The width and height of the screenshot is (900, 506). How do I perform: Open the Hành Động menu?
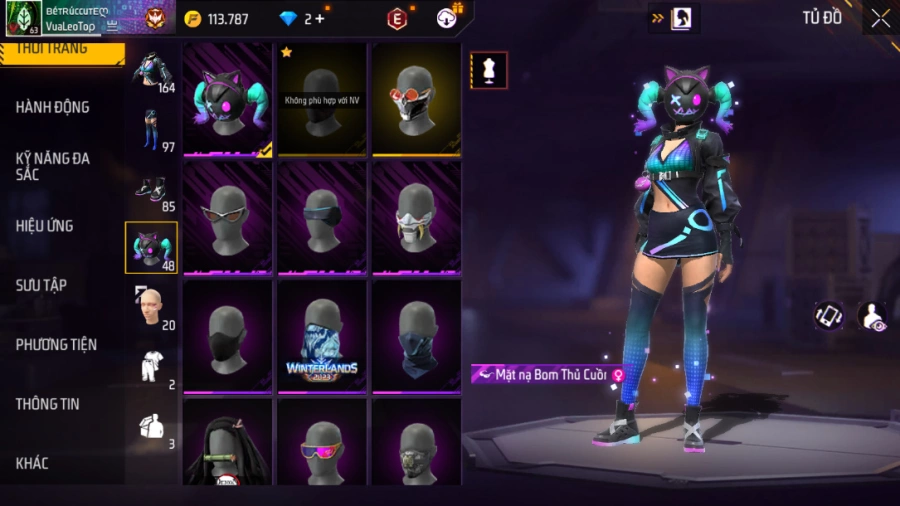point(53,107)
